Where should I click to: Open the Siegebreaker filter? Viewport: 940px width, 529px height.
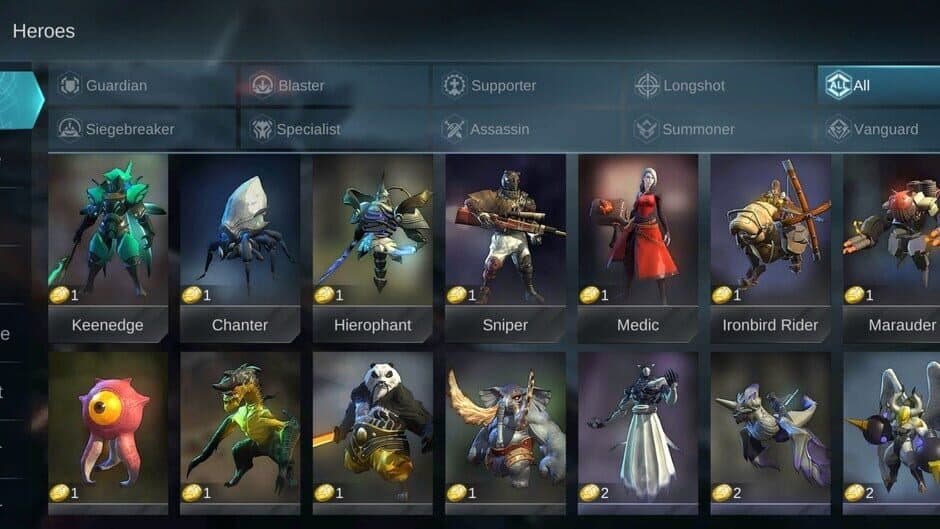click(142, 129)
